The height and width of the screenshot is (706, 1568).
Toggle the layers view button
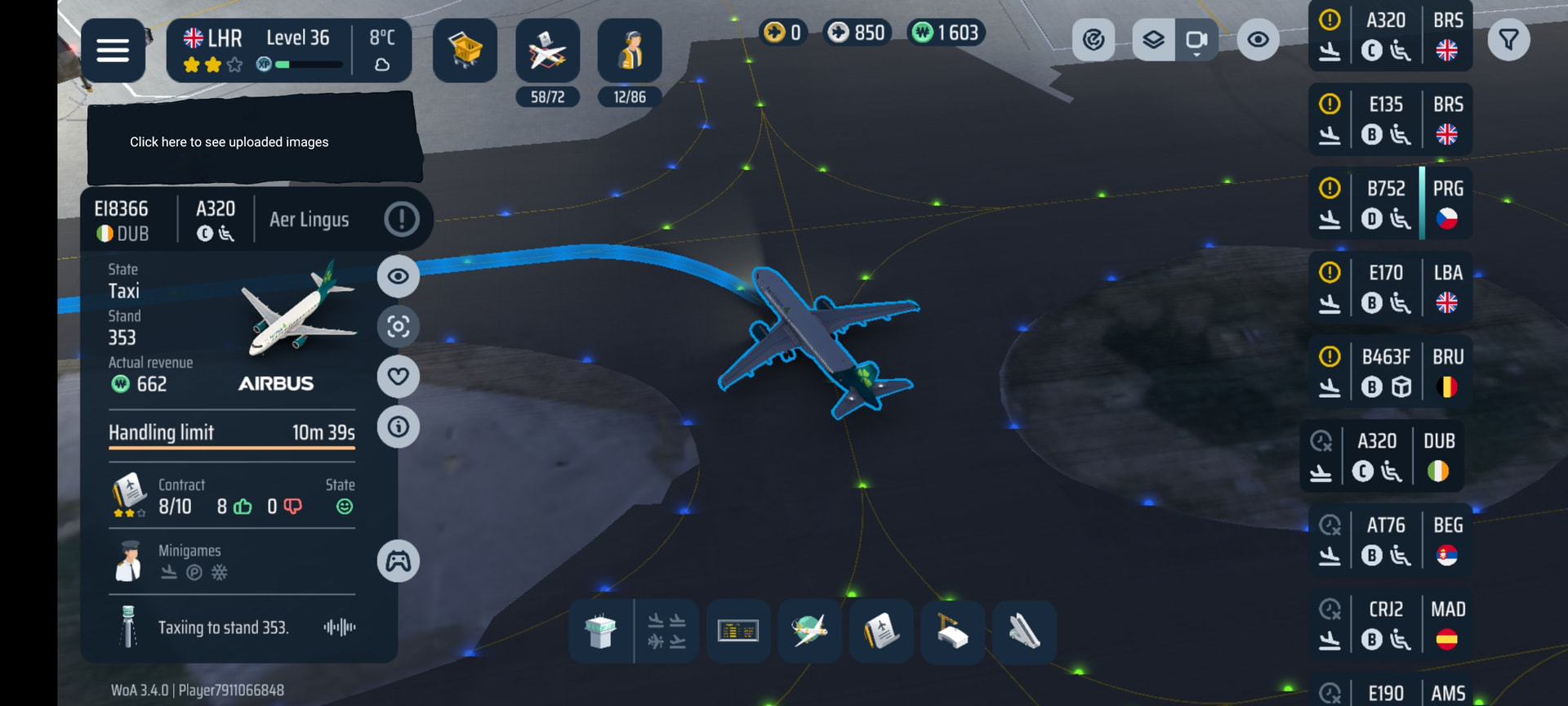1153,39
